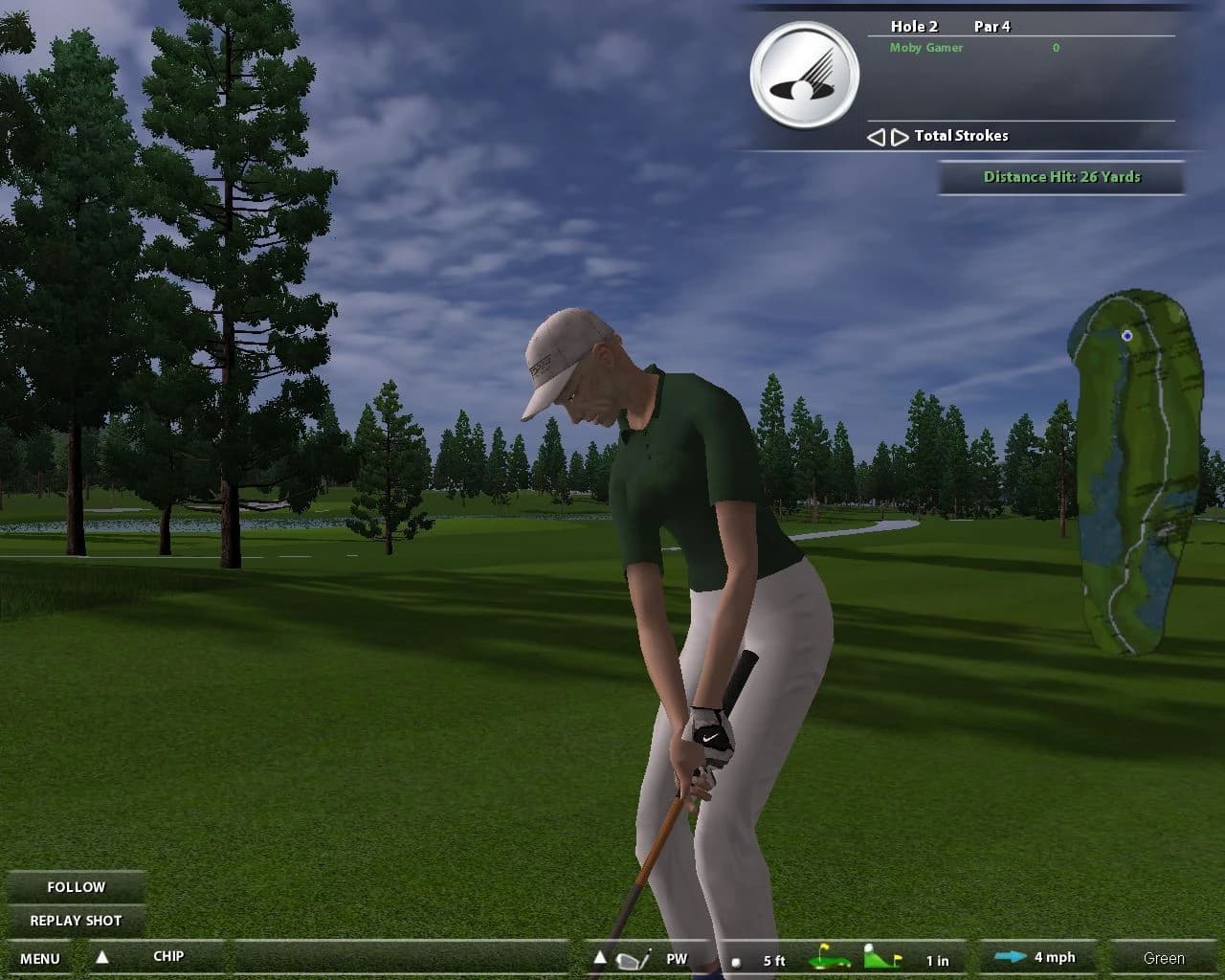Click the wind direction arrow icon

[x=1008, y=955]
